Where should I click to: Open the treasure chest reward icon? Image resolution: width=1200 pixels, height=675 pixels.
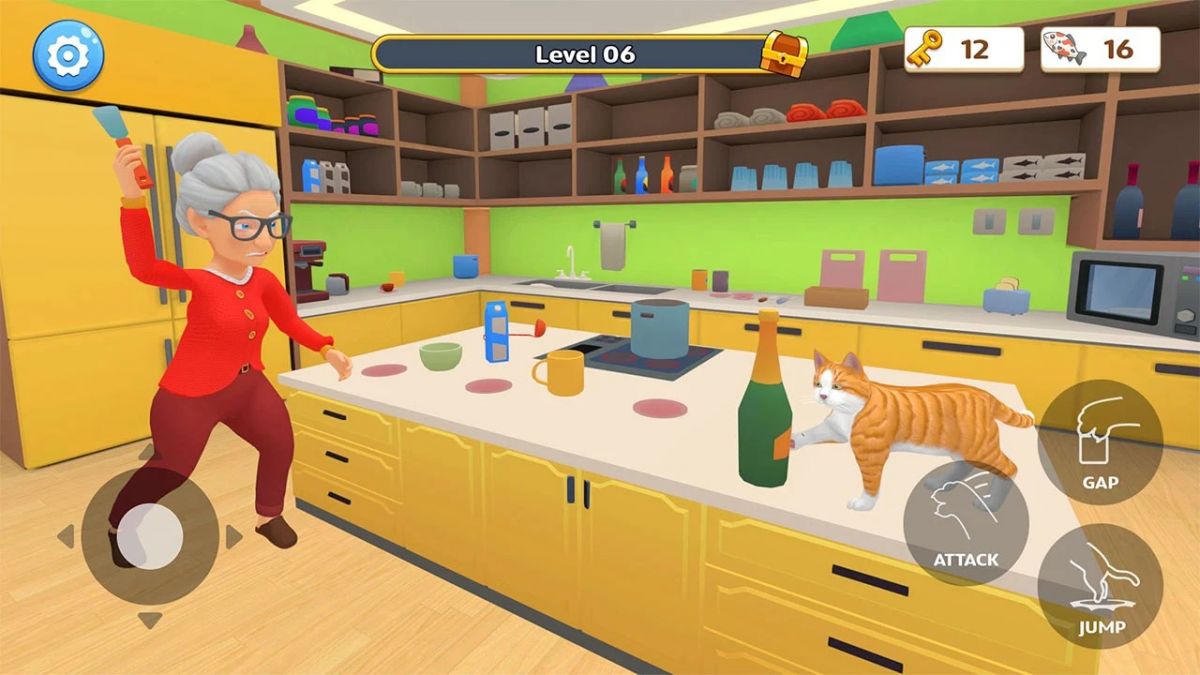point(783,53)
